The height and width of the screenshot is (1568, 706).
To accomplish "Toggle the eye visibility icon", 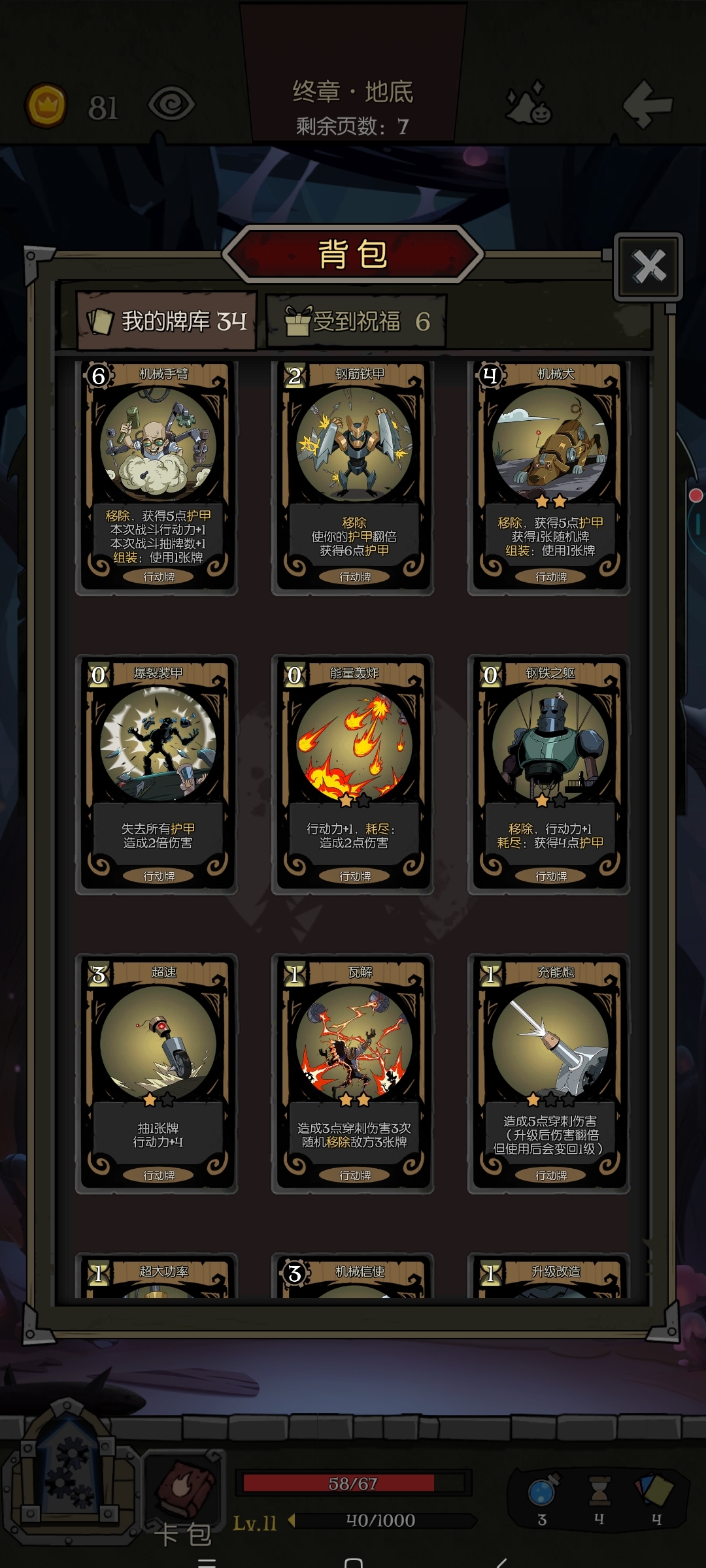I will [x=171, y=104].
